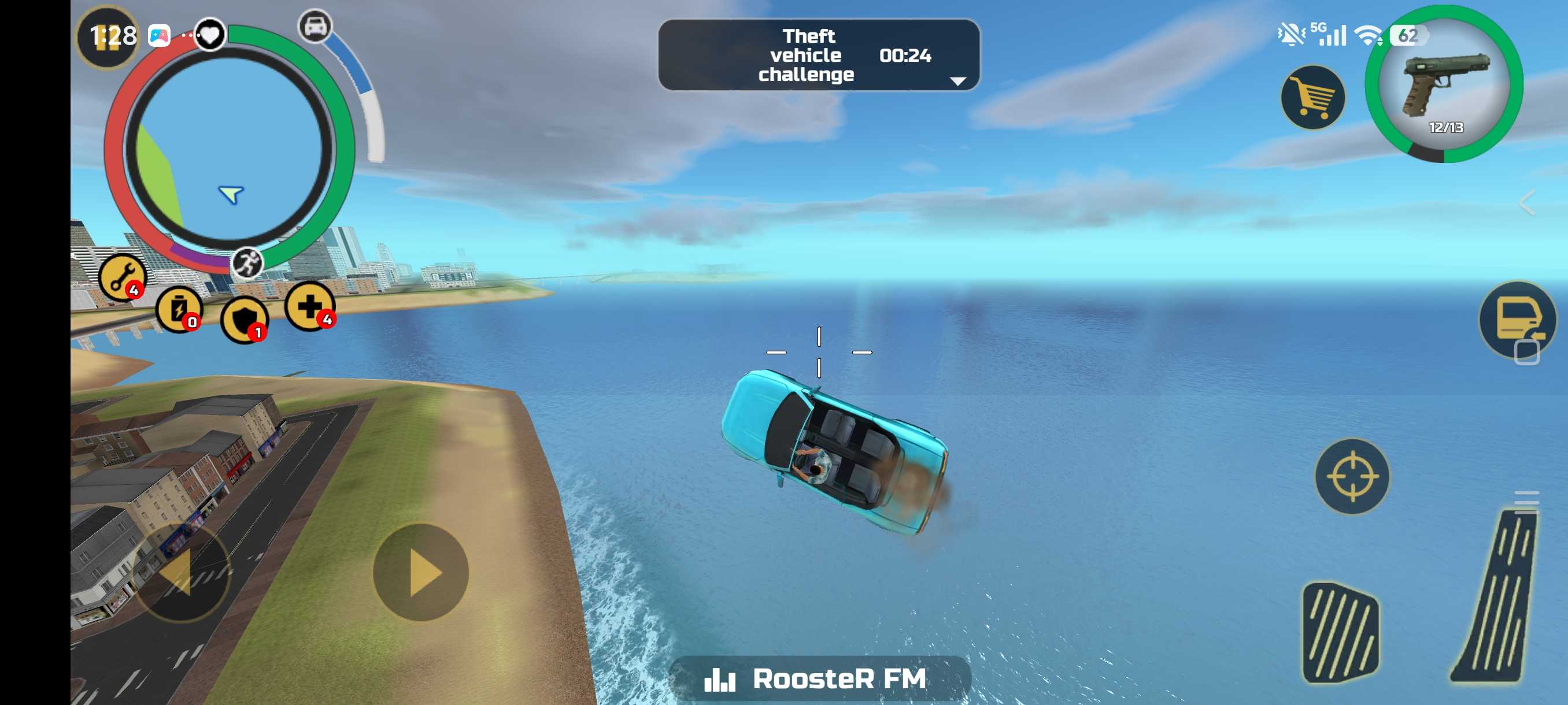Tap the pause button

107,37
